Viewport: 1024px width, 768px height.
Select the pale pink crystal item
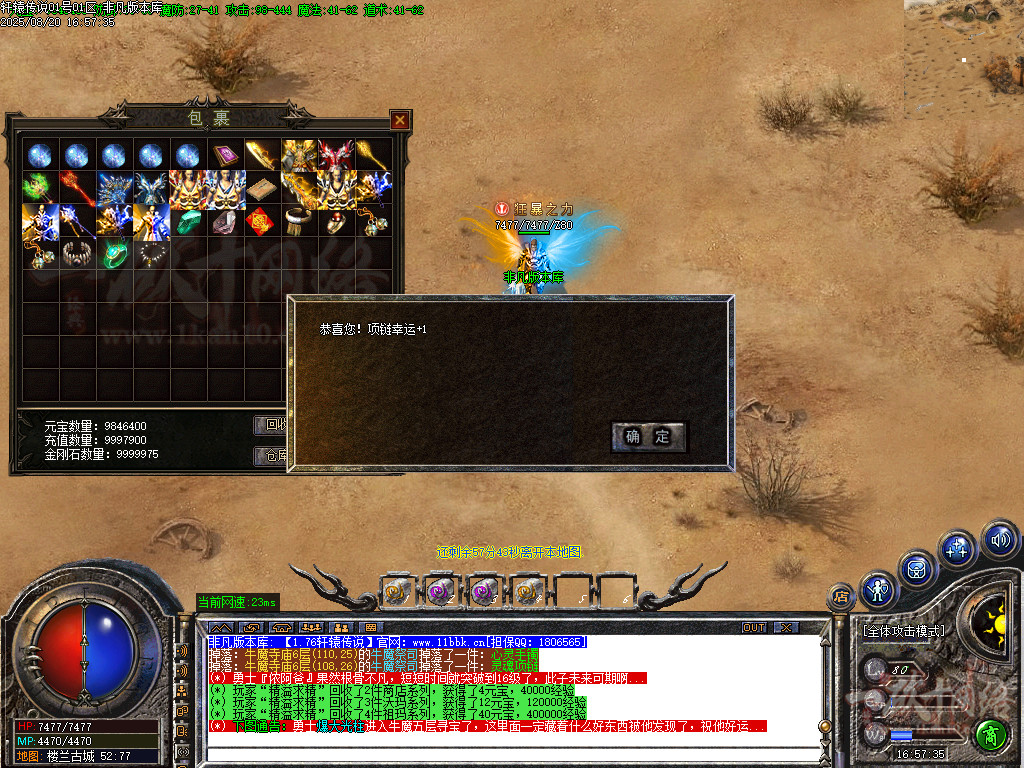[x=223, y=221]
